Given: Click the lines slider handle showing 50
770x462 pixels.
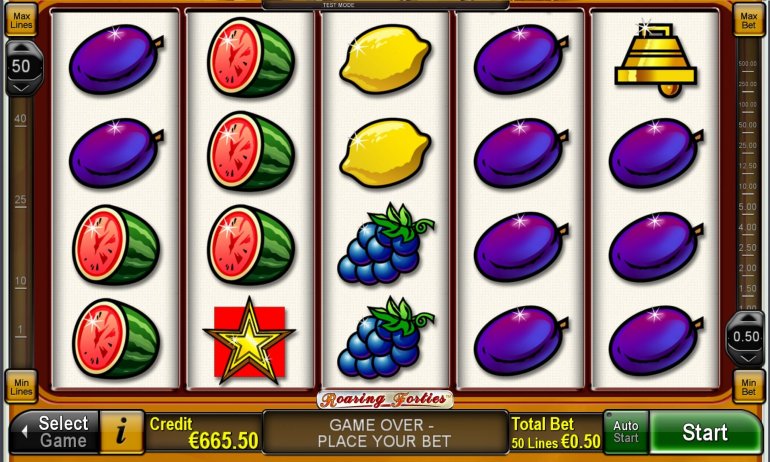Looking at the screenshot, I should point(21,69).
